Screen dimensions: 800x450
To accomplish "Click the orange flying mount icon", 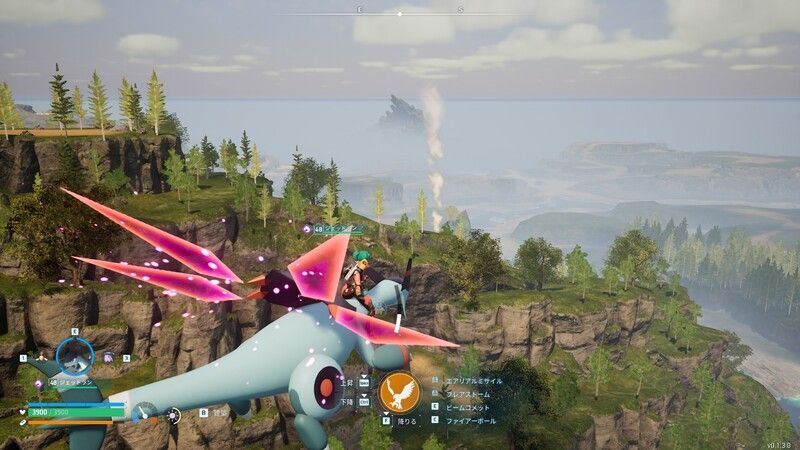I will (399, 392).
